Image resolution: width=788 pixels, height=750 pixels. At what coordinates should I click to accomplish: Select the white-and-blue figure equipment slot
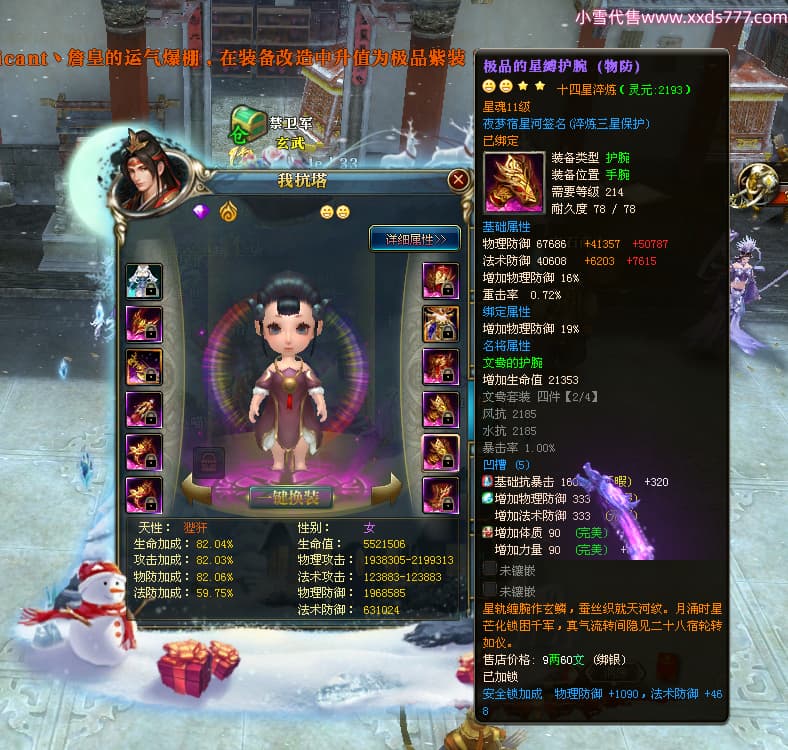pyautogui.click(x=144, y=281)
